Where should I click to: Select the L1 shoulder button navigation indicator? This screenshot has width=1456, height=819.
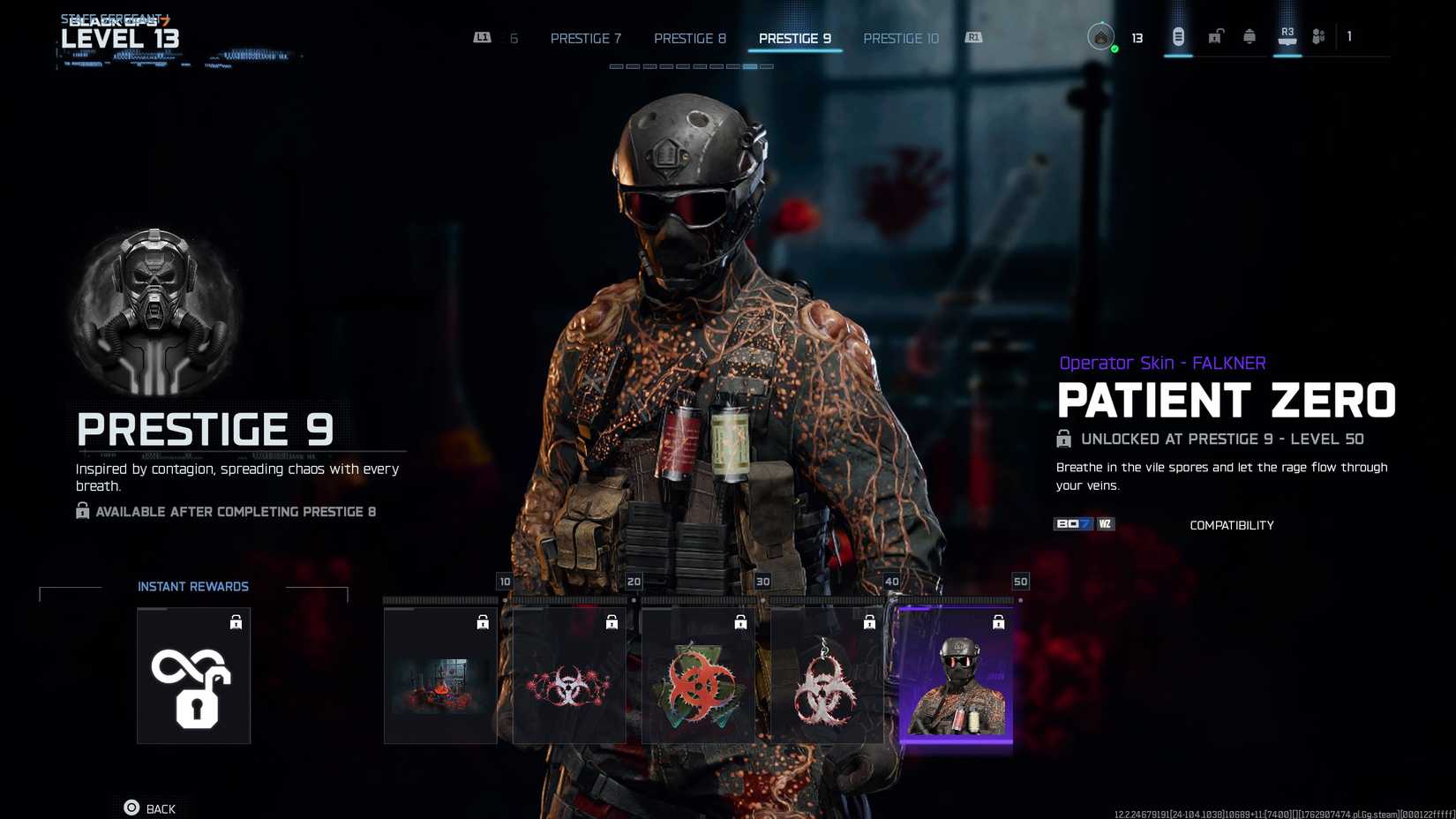(x=482, y=38)
